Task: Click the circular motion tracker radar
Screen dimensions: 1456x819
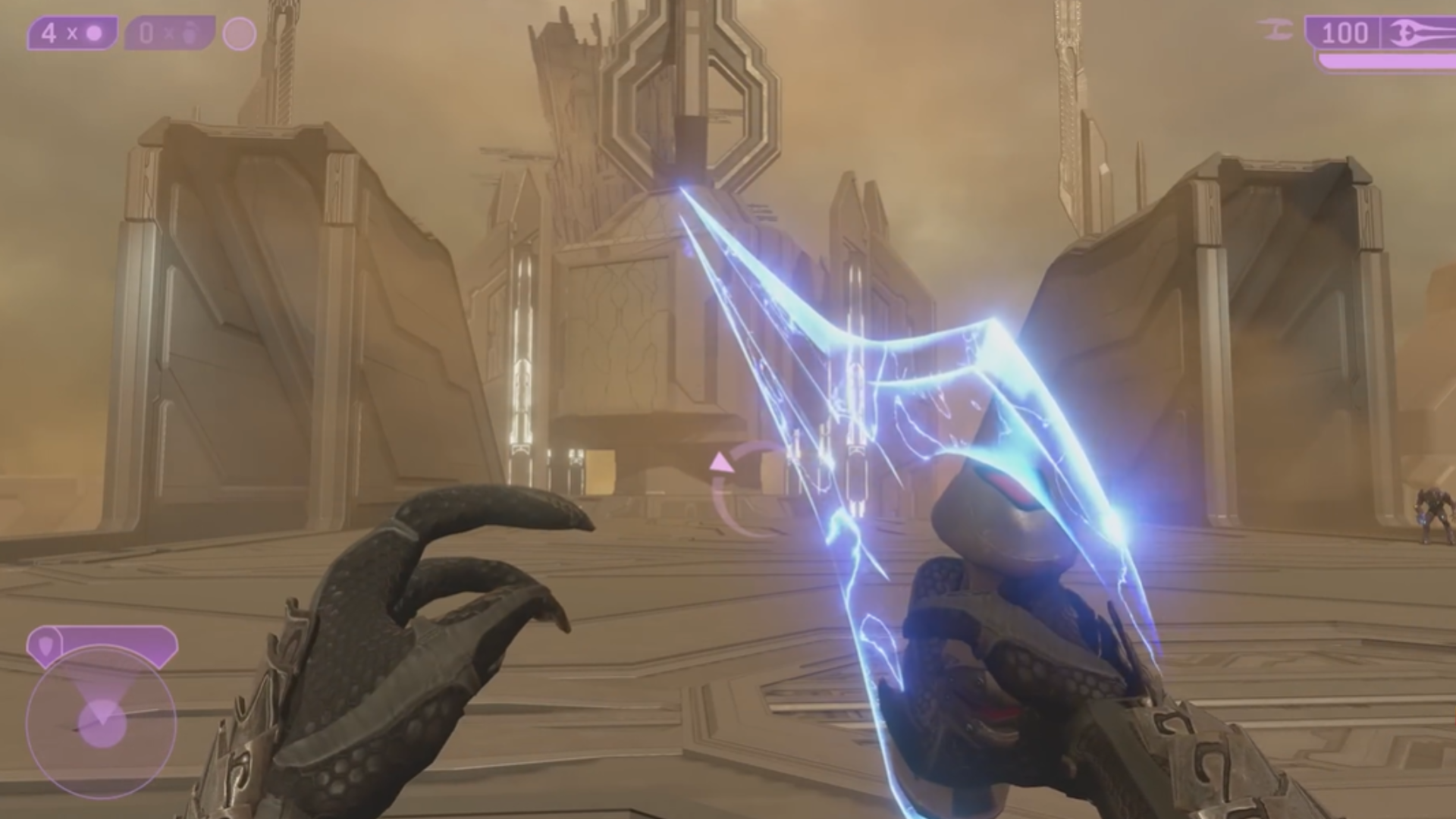Action: tap(101, 720)
